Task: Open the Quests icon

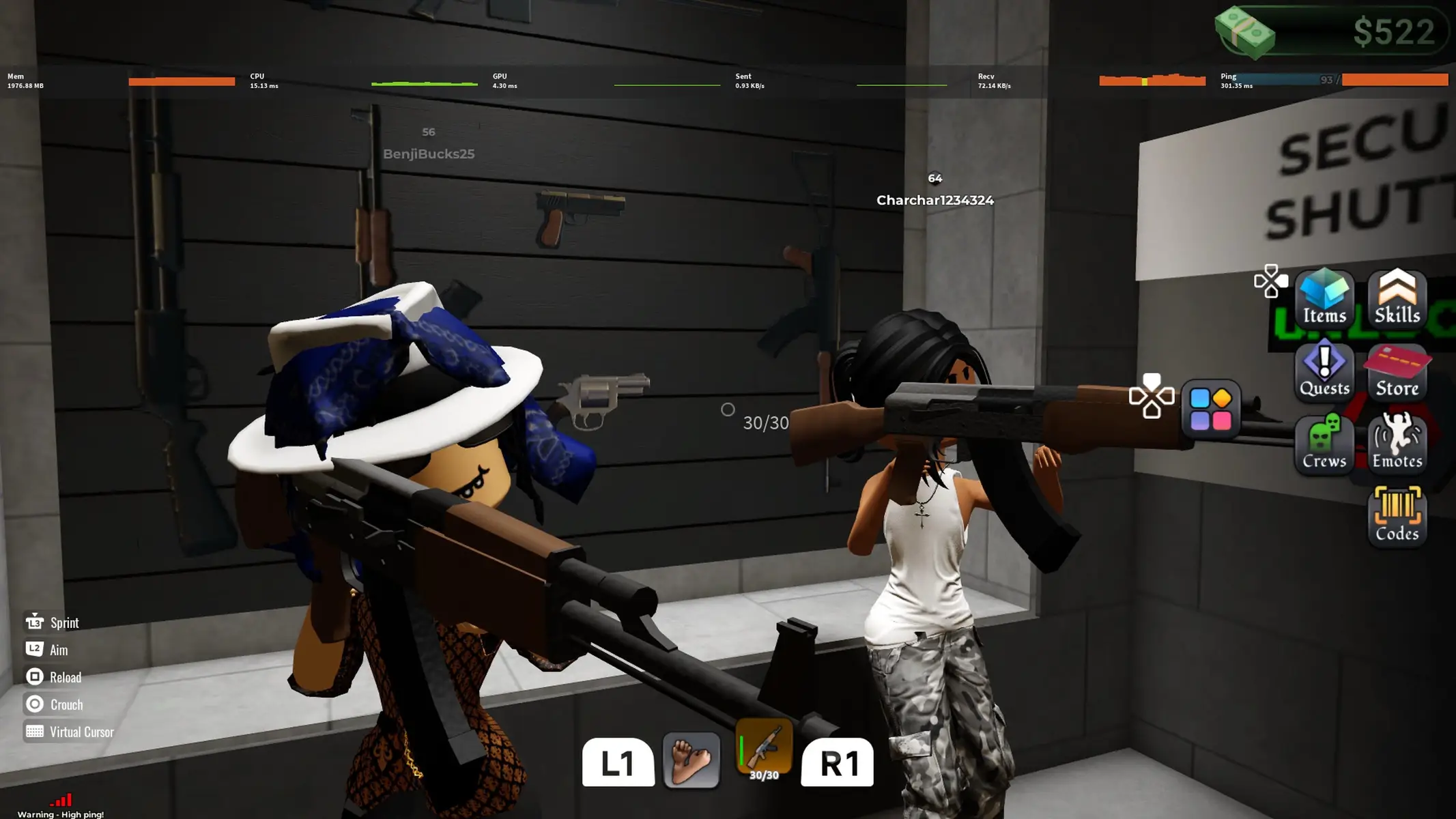Action: [1324, 373]
